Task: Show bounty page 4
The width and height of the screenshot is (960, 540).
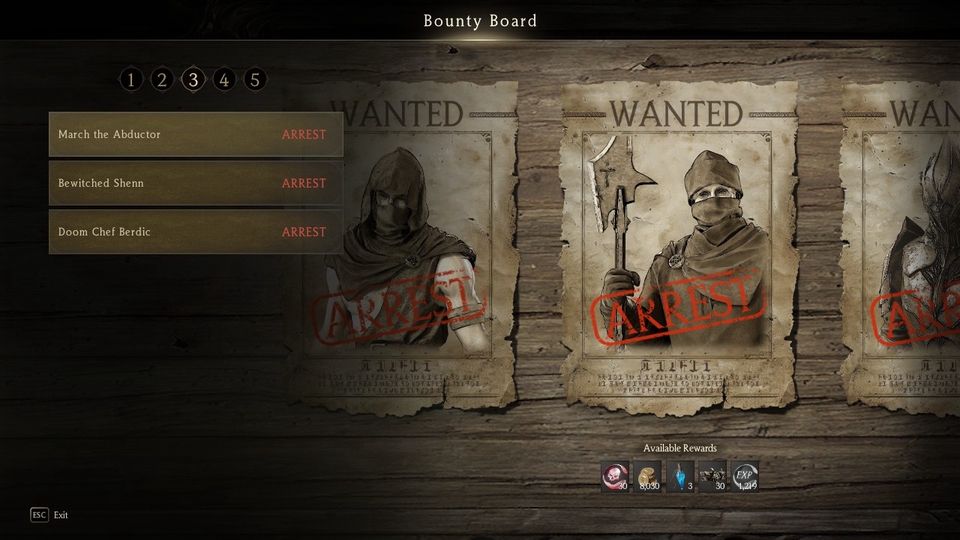Action: pyautogui.click(x=224, y=79)
